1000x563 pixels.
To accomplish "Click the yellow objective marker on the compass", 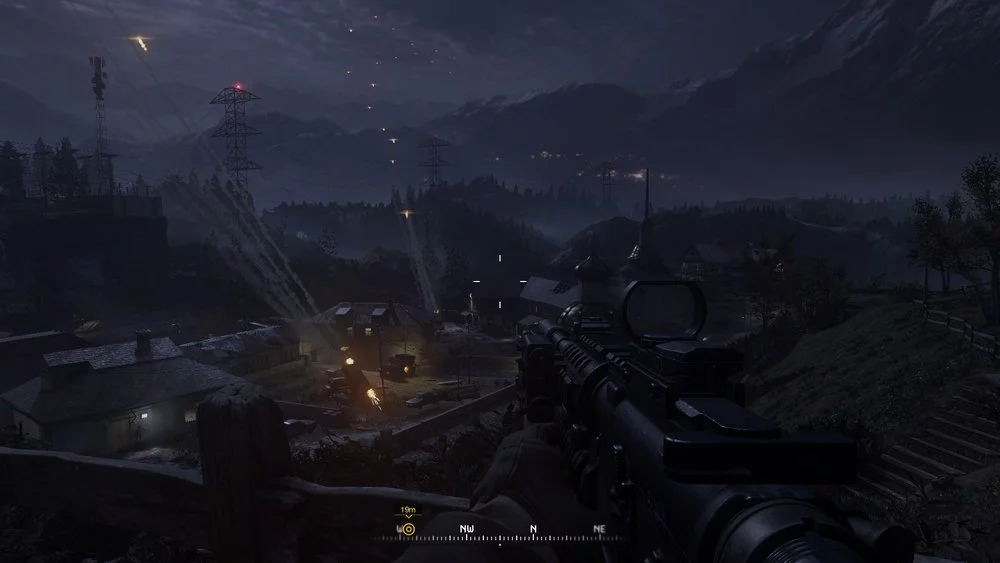I will click(408, 528).
